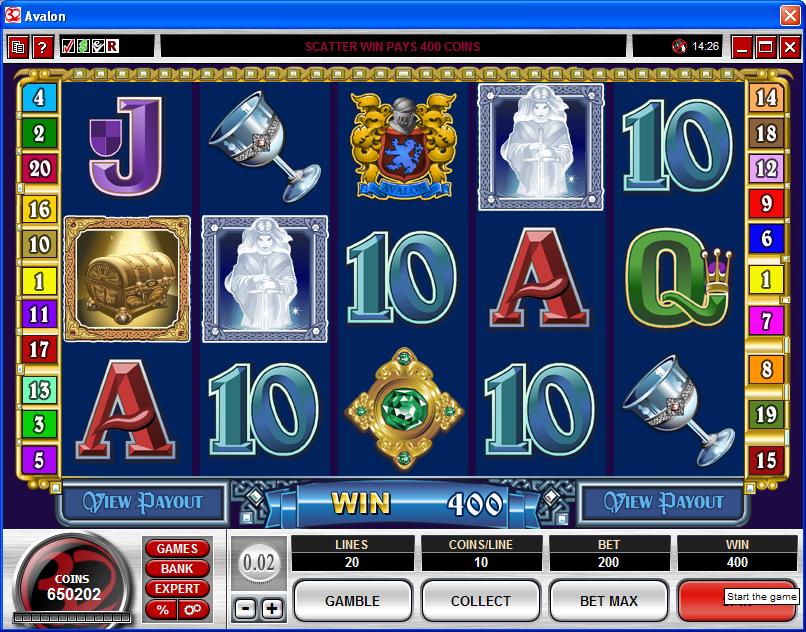806x632 pixels.
Task: Close the Avalon window
Action: (789, 15)
